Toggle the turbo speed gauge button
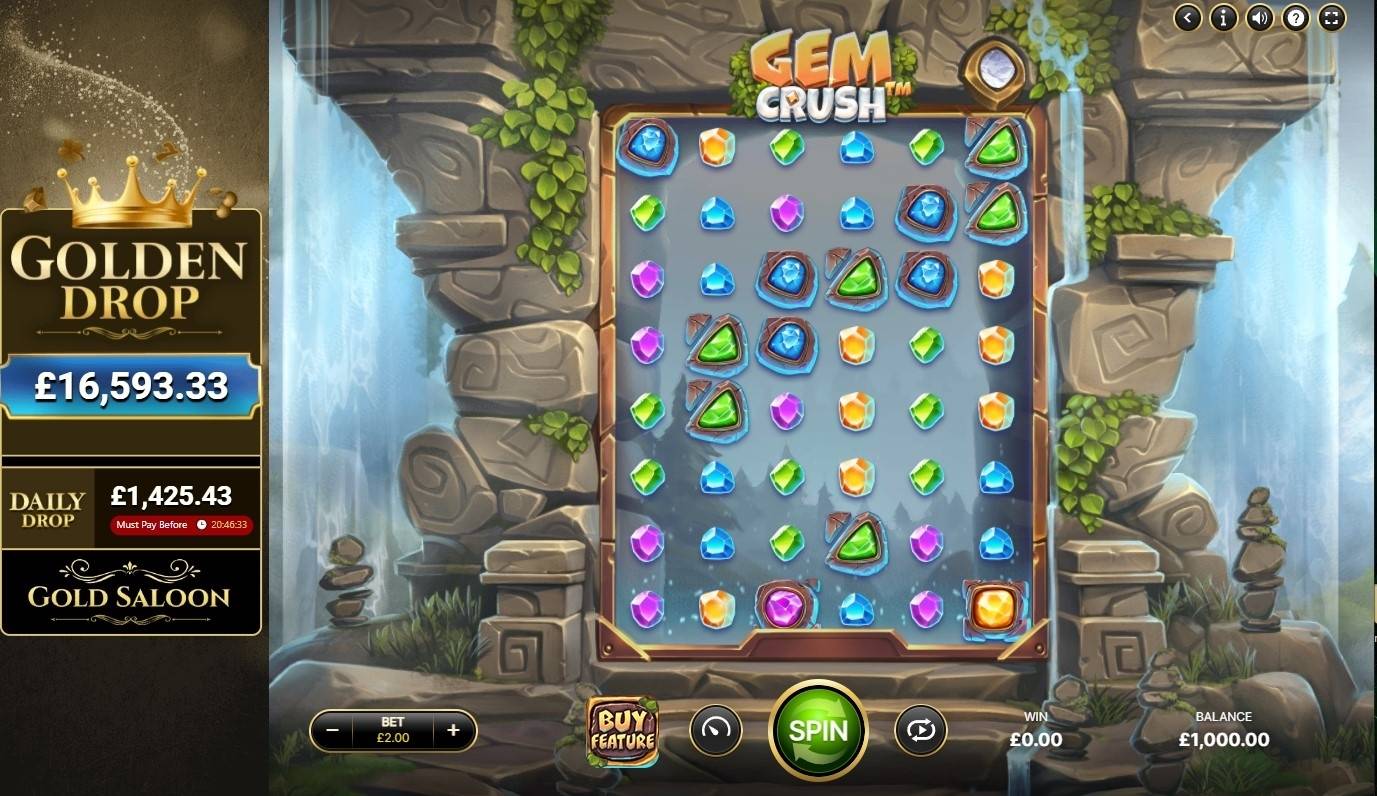The height and width of the screenshot is (796, 1377). pos(716,731)
